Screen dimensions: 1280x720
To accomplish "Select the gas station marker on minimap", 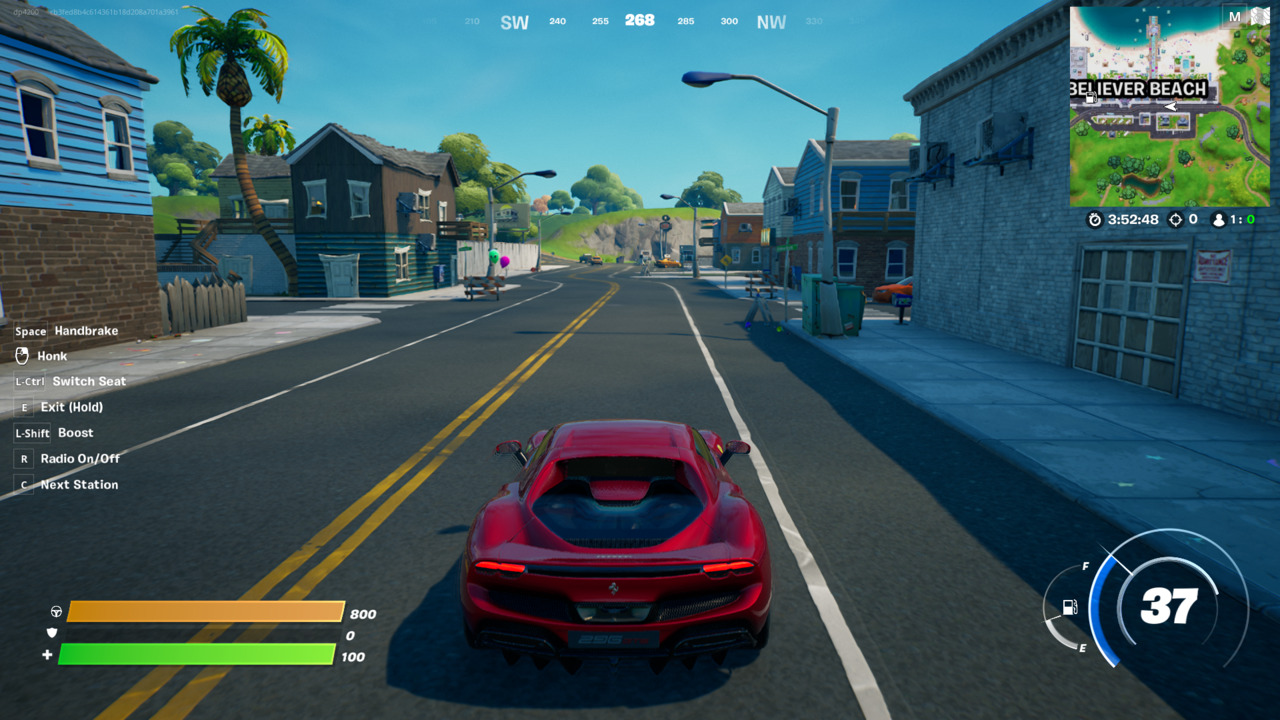I will click(1090, 98).
